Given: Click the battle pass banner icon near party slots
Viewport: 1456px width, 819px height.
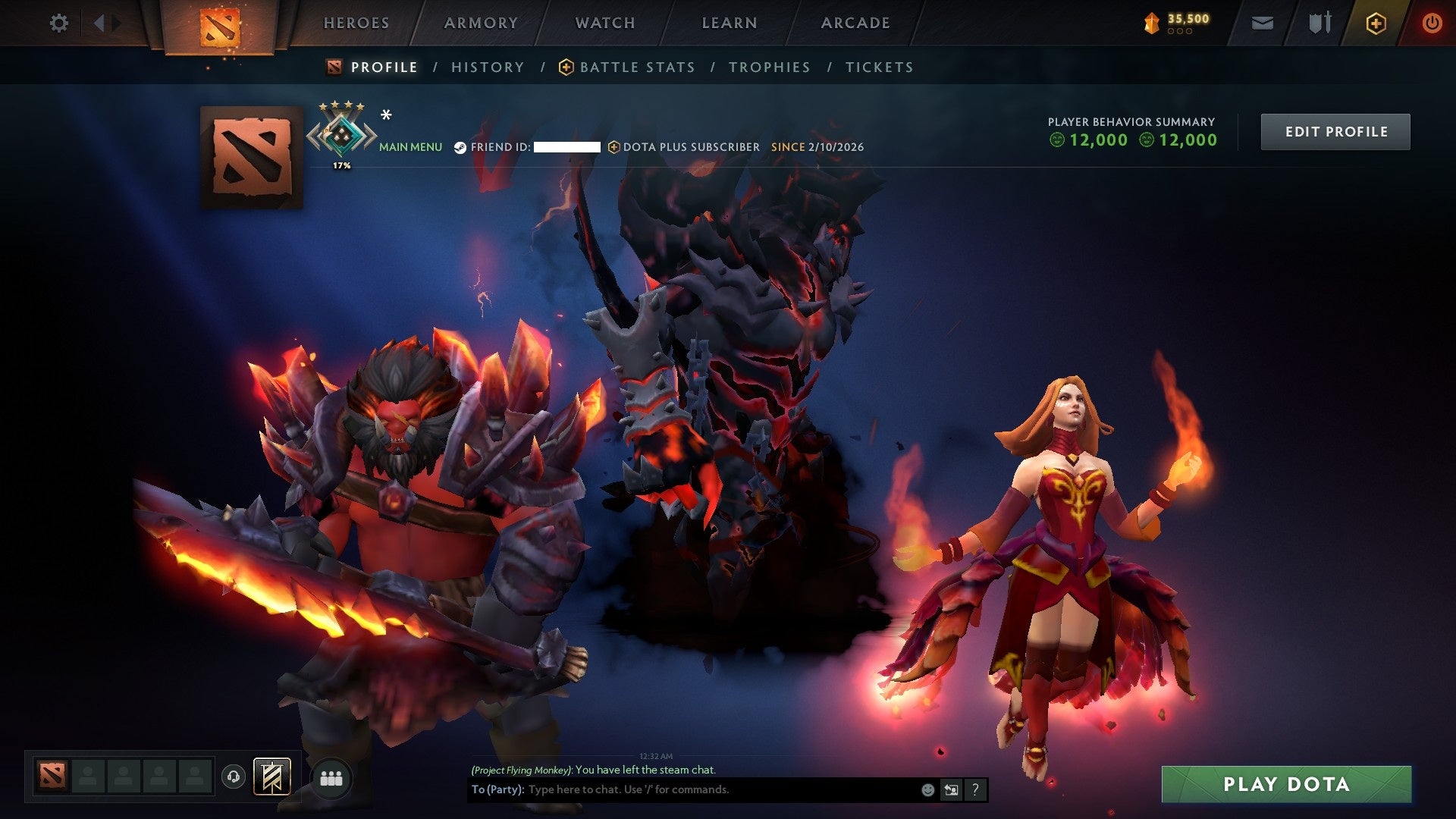Looking at the screenshot, I should [x=273, y=778].
